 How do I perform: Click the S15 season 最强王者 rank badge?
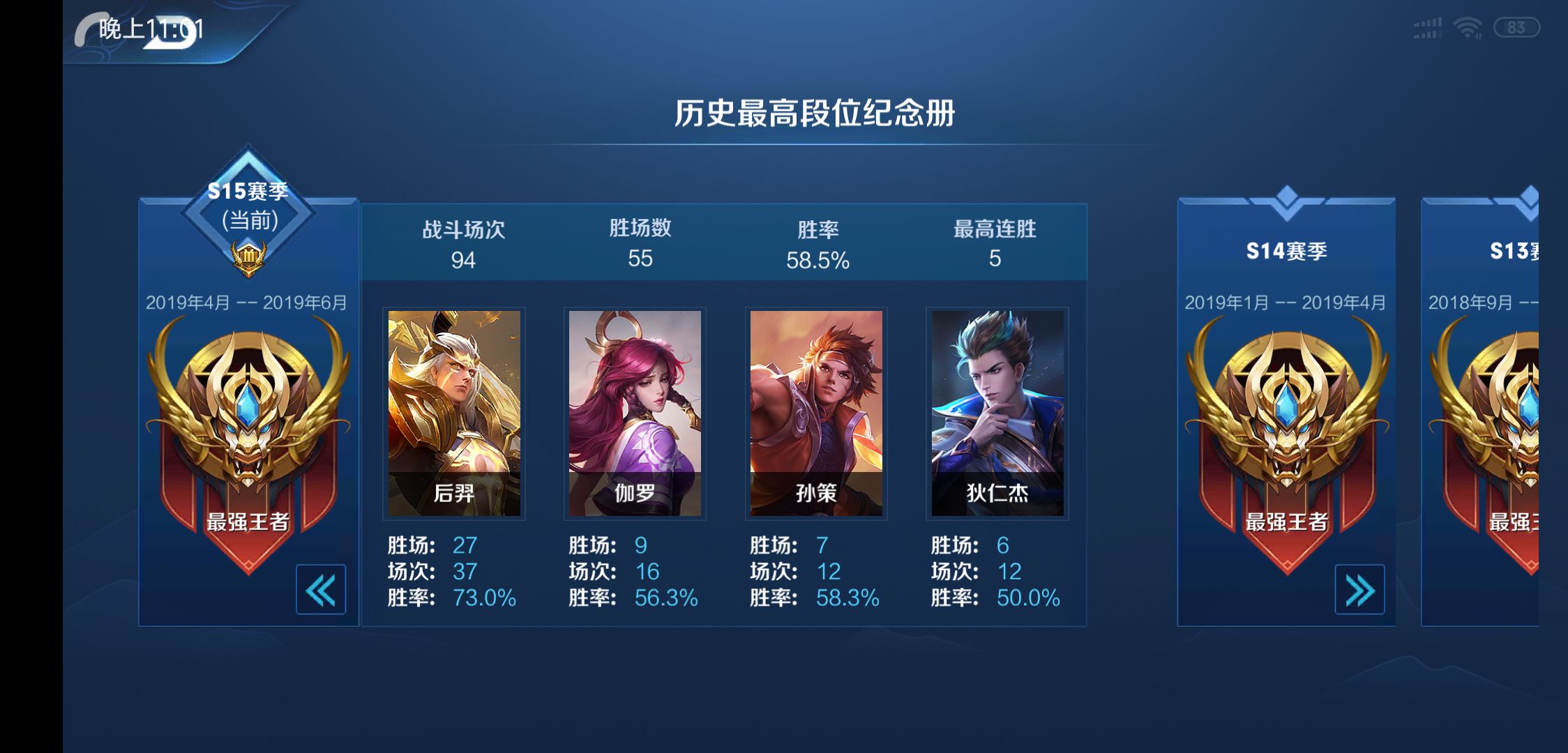tap(248, 432)
